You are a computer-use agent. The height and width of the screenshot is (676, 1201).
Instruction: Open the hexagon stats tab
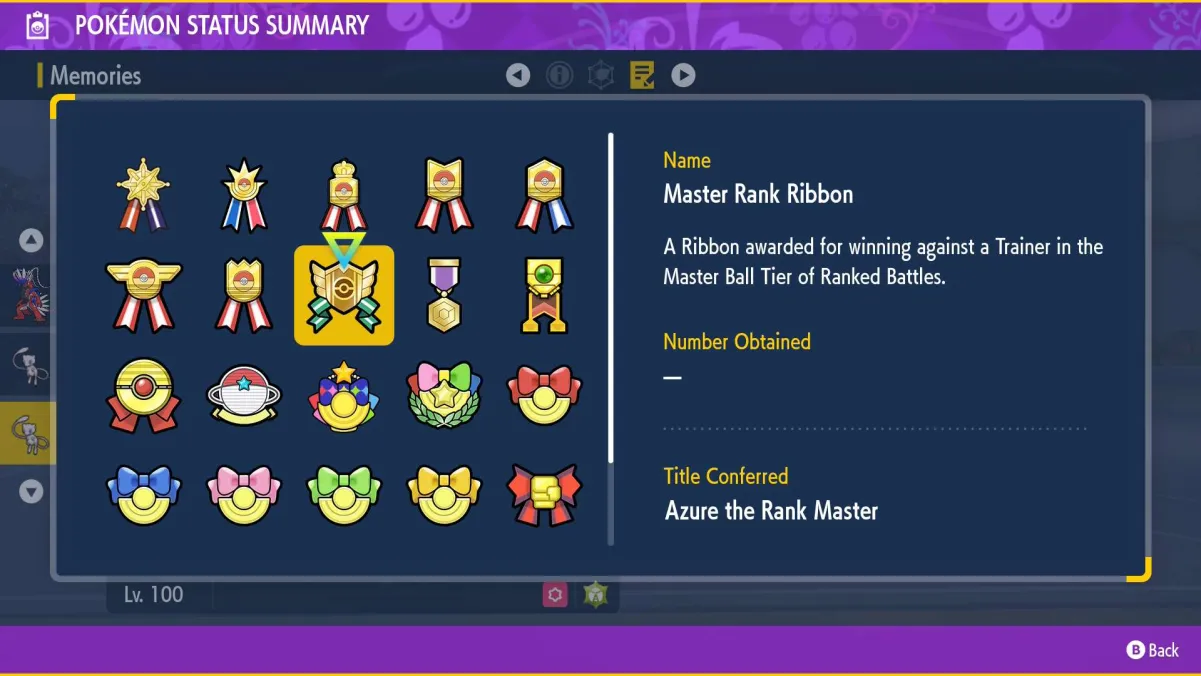[600, 75]
